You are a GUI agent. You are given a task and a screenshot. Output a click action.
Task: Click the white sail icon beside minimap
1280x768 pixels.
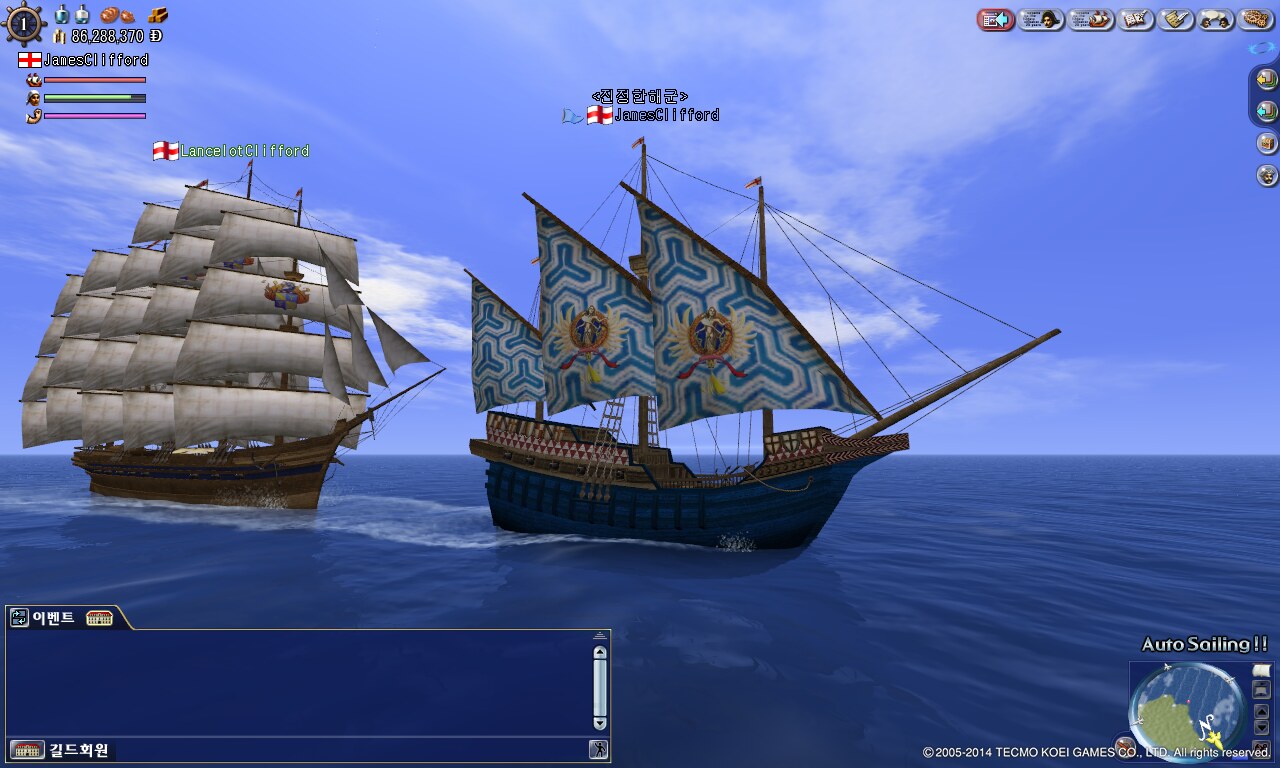pos(1261,670)
